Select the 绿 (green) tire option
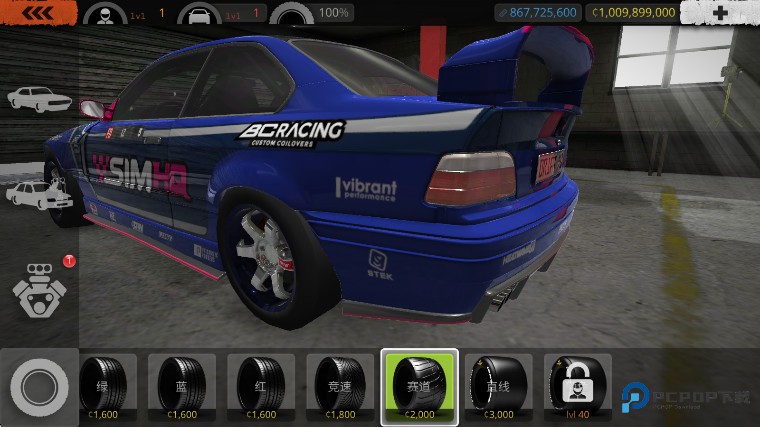 click(104, 387)
